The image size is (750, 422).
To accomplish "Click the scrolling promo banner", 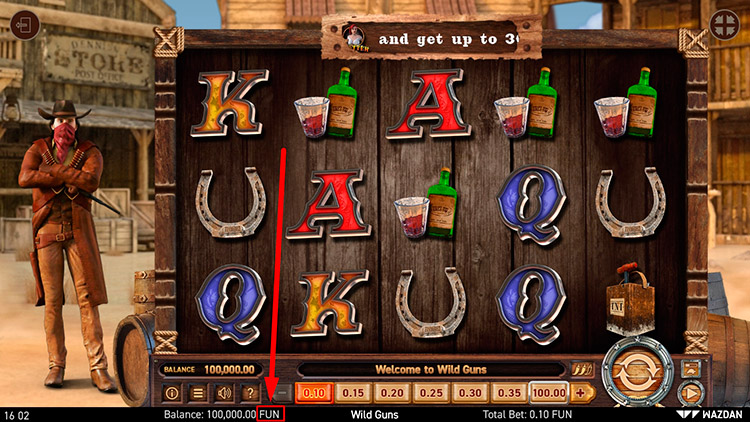I will click(431, 40).
